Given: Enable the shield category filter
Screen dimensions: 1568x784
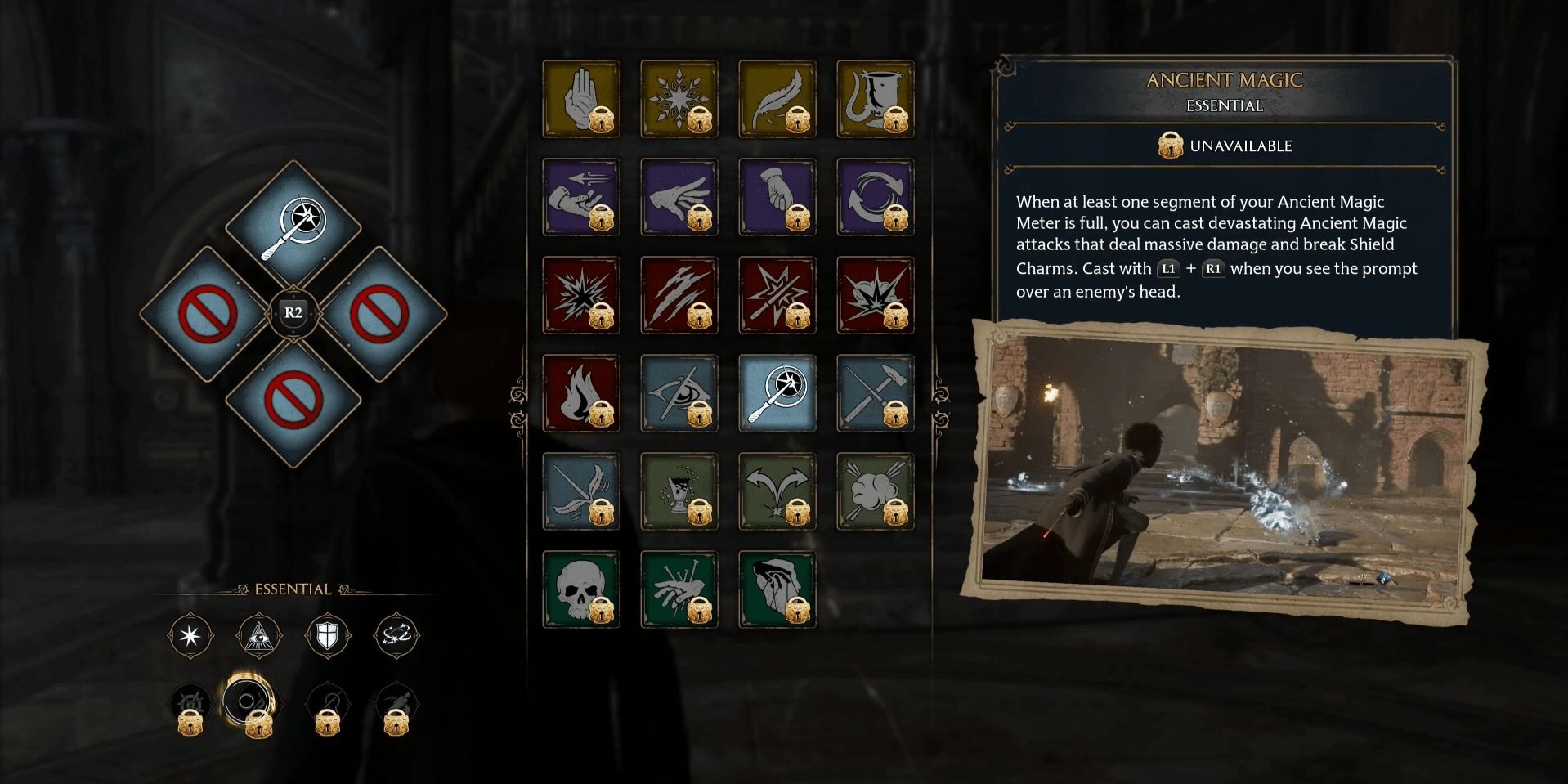Looking at the screenshot, I should 329,636.
